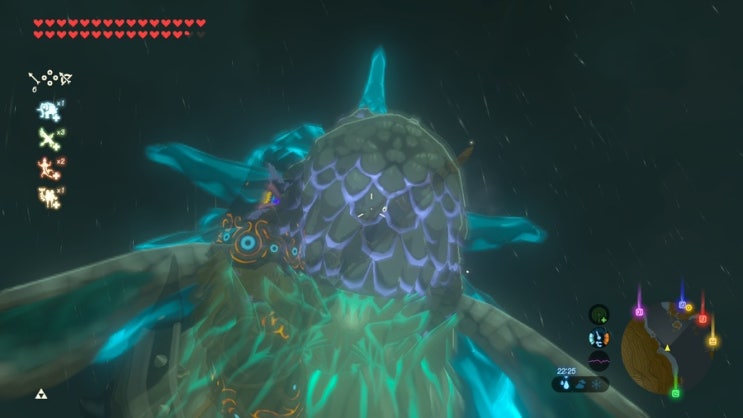Open the green Sheikah Sensor icon

[x=598, y=315]
